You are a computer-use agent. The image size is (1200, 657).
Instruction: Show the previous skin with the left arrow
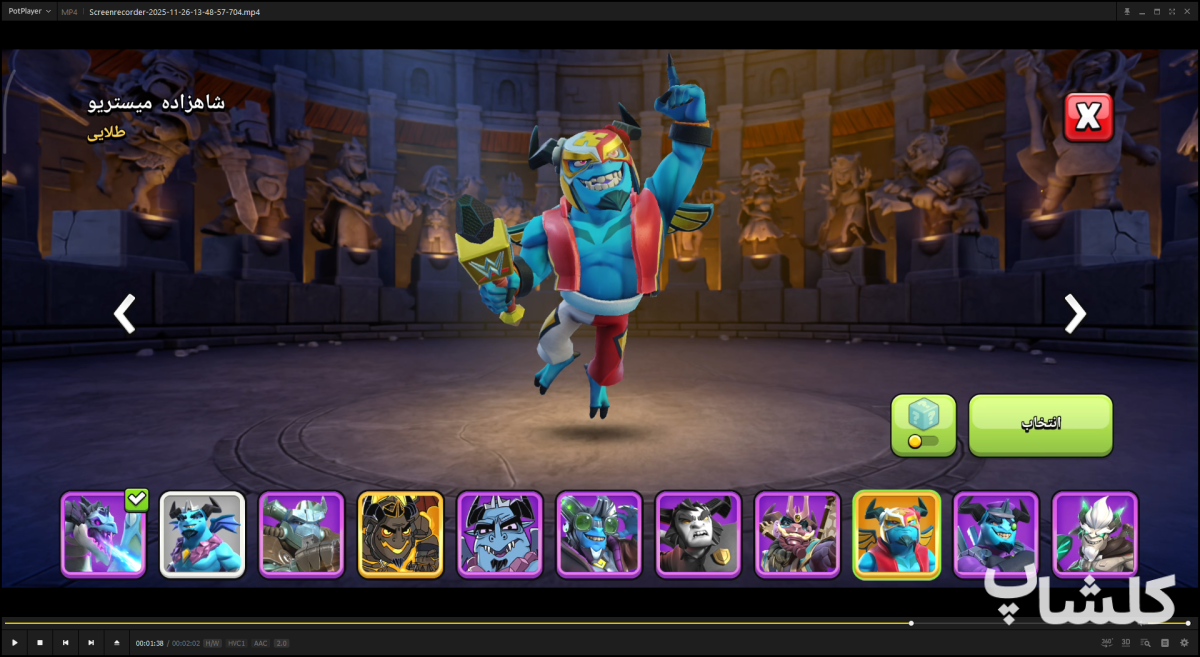click(124, 314)
